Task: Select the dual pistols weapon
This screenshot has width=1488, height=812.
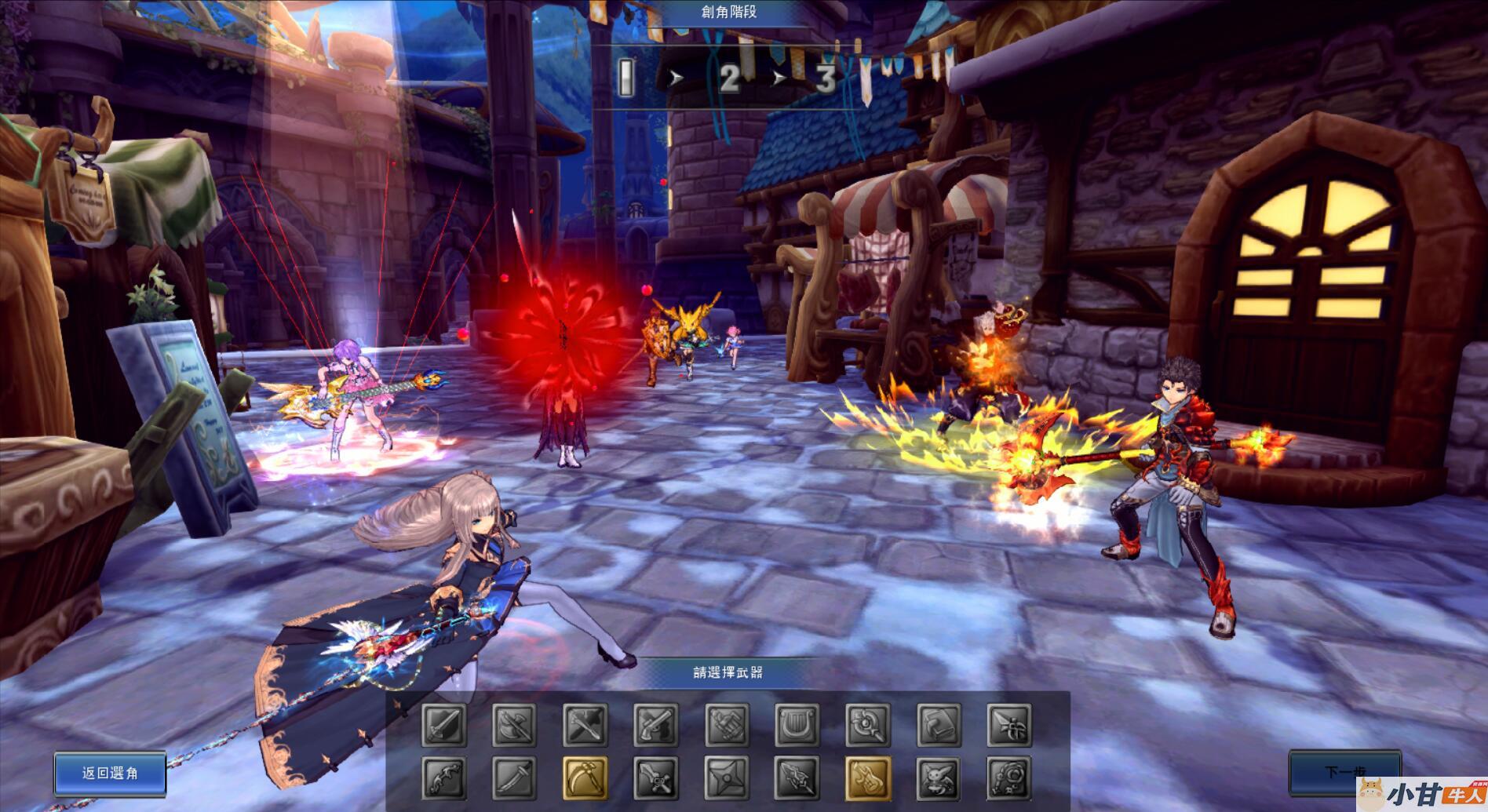Action: pyautogui.click(x=656, y=724)
